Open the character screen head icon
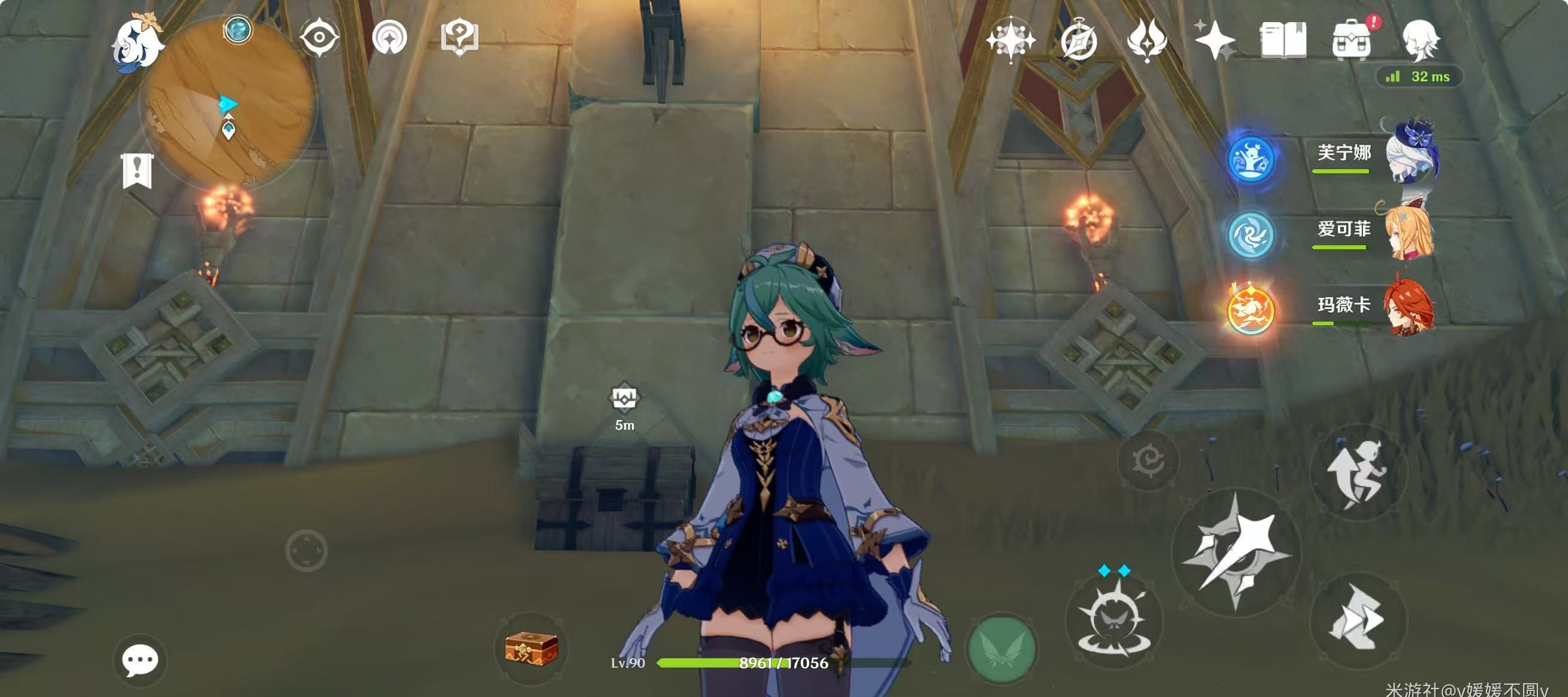Screen dimensions: 1568x697 (x=1421, y=40)
